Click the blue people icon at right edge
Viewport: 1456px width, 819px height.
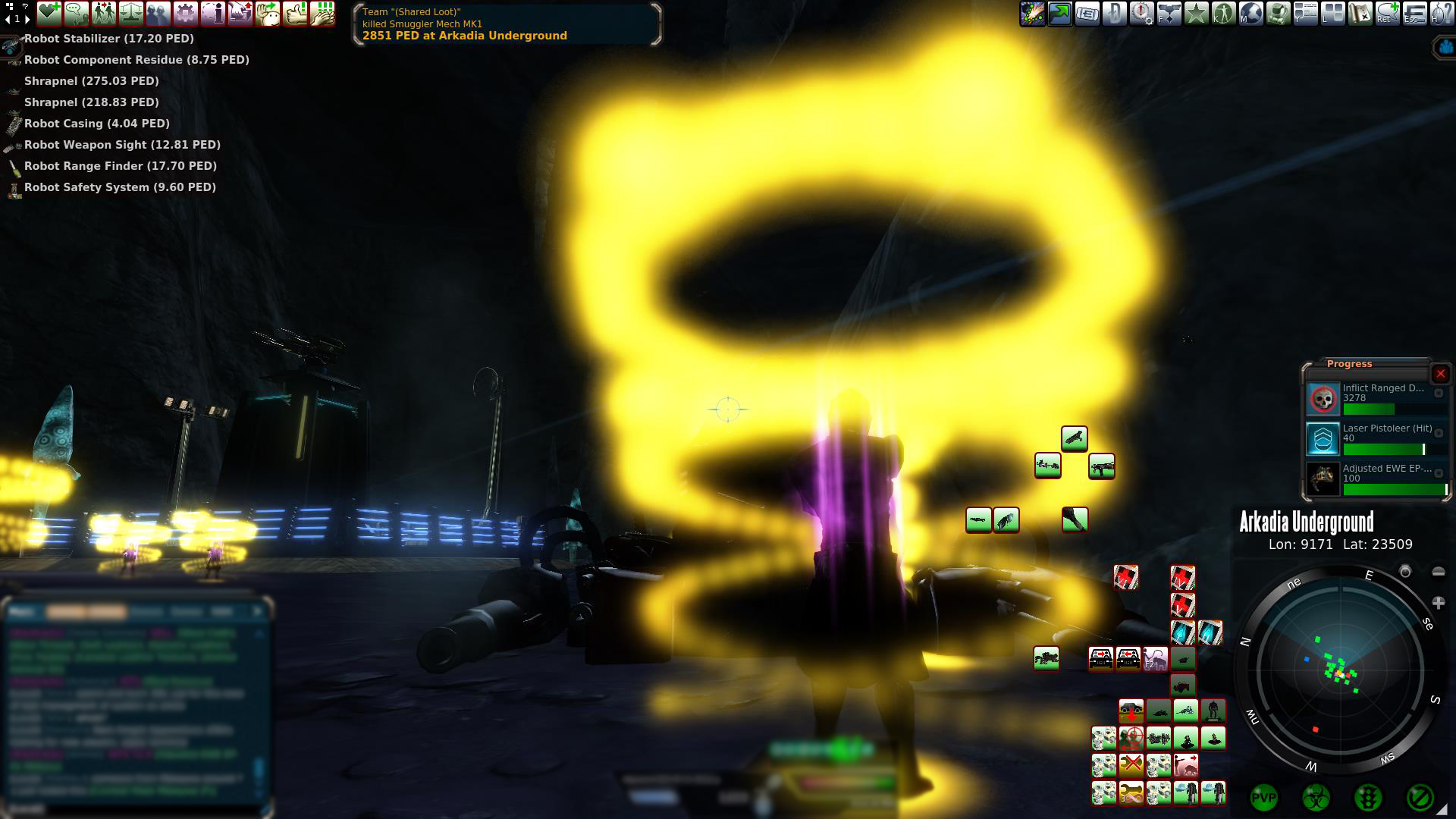tap(1445, 47)
